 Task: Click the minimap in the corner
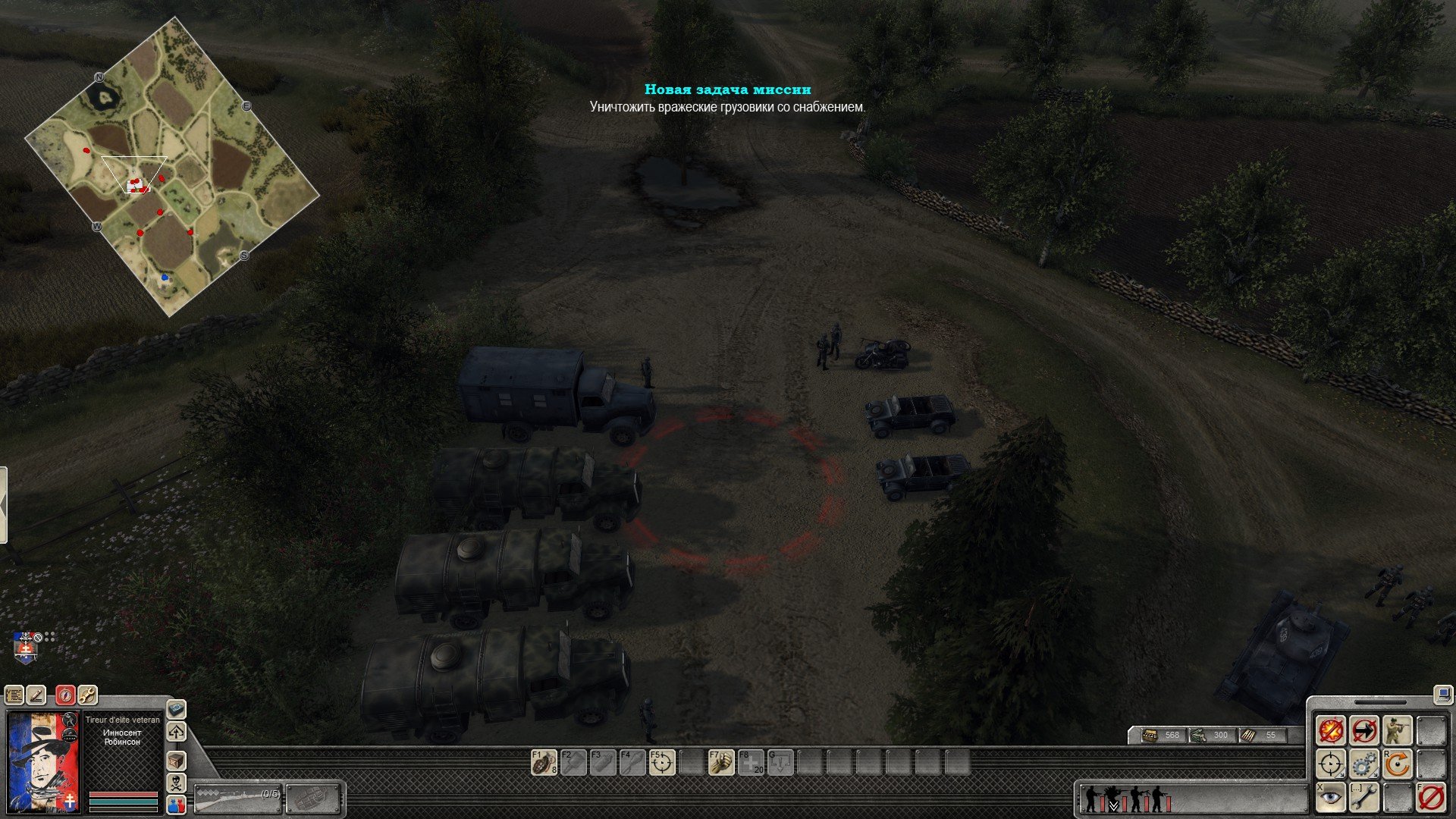tap(172, 167)
